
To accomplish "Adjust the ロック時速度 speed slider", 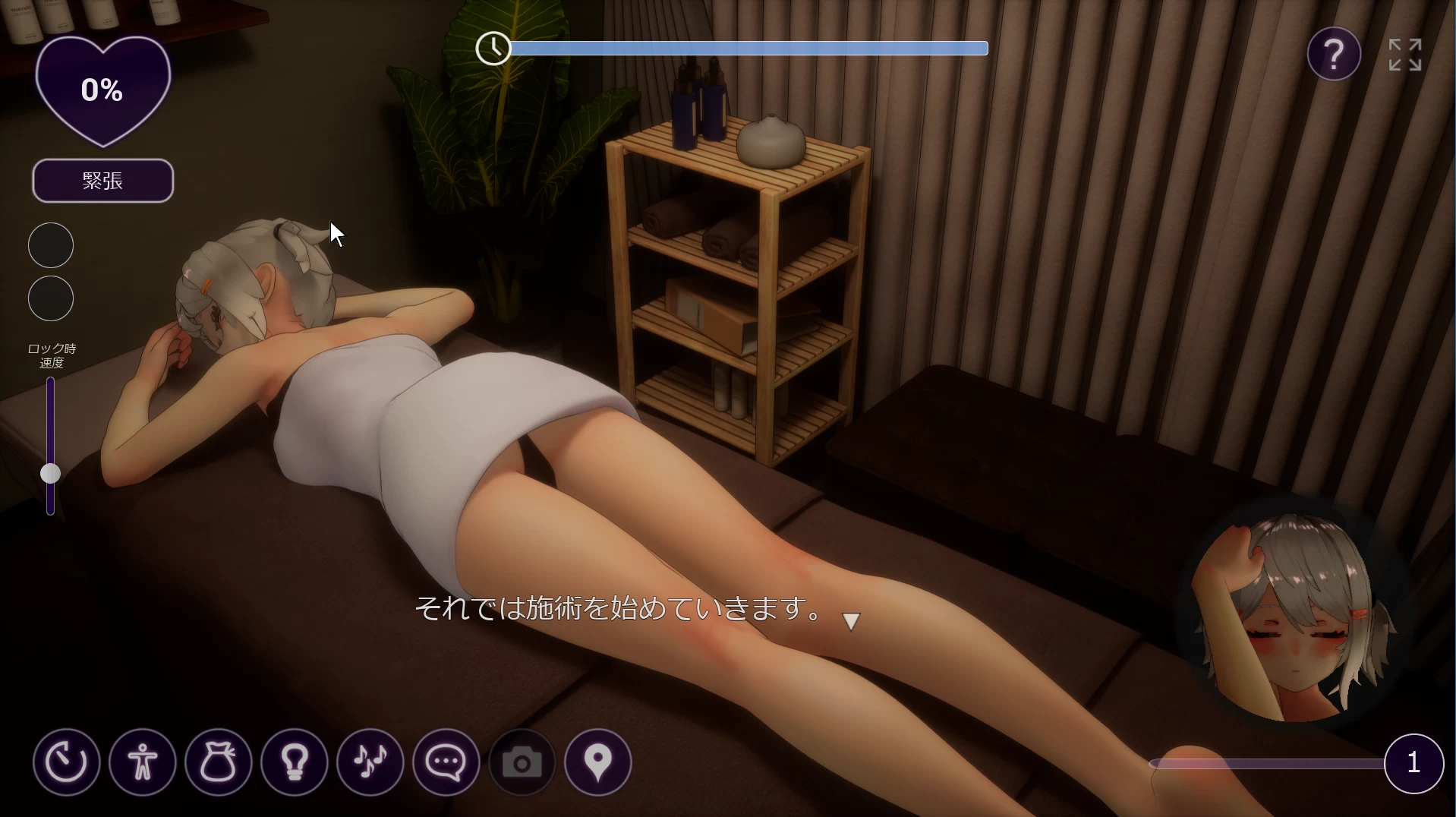I will pyautogui.click(x=50, y=474).
